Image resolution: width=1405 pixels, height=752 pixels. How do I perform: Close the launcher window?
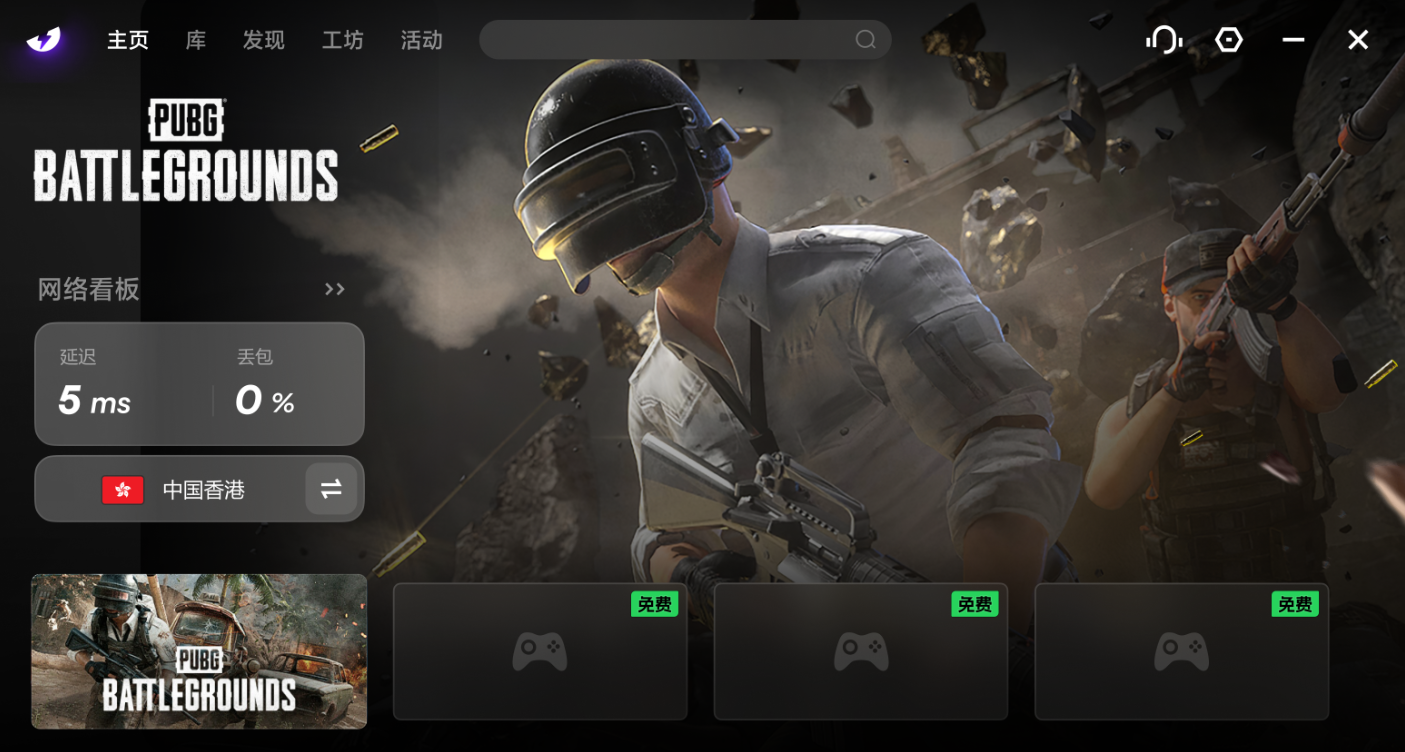pyautogui.click(x=1357, y=40)
